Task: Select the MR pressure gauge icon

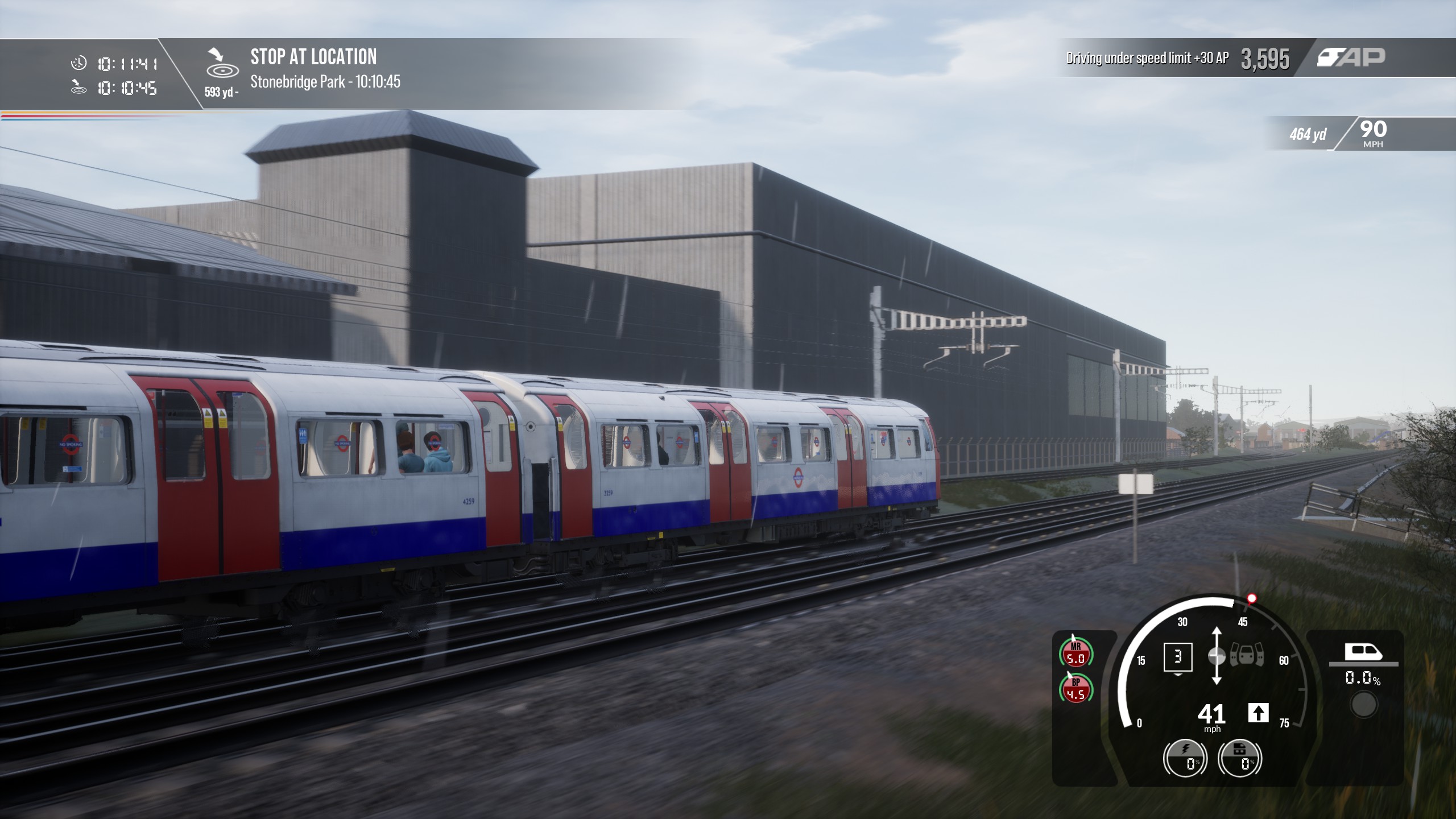Action: [1076, 653]
